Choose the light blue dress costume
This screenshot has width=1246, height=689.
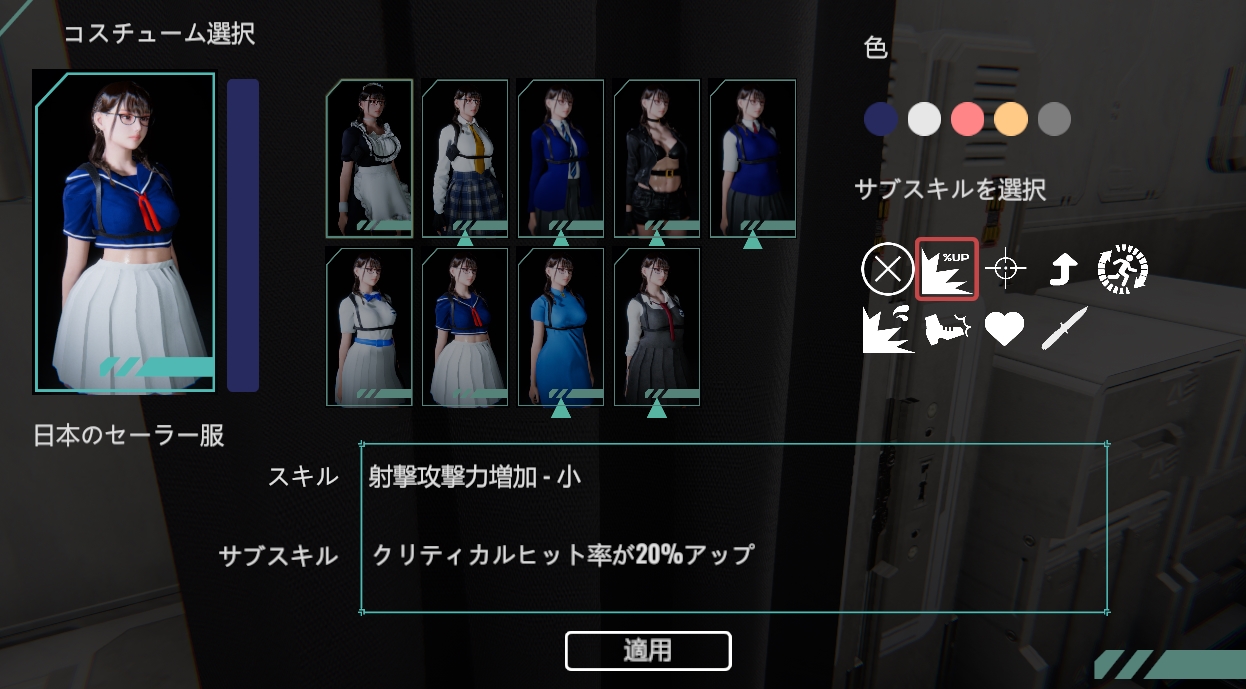[561, 327]
